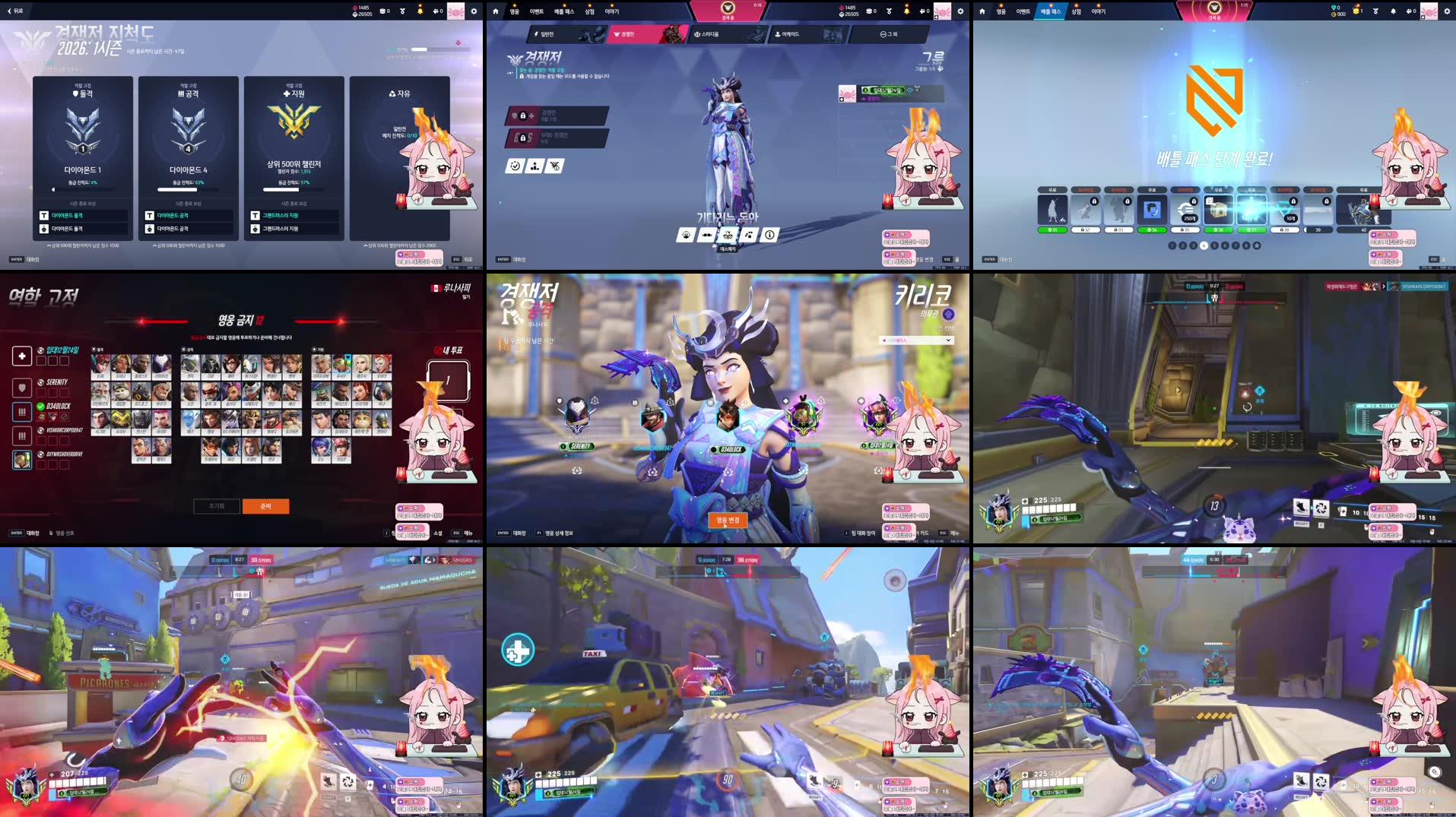Select the victory pose icon below the waiting hero
This screenshot has height=817, width=1456.
(x=728, y=235)
